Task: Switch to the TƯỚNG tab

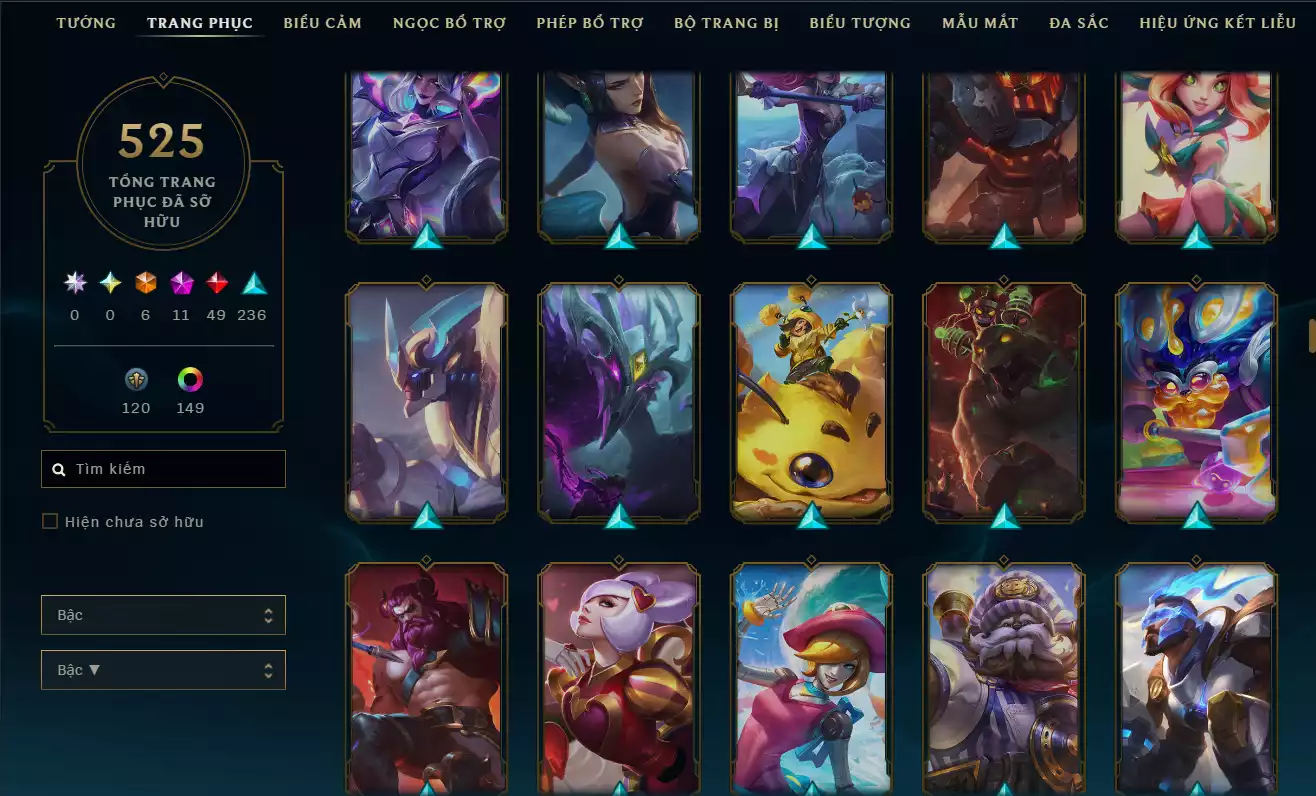Action: tap(86, 22)
